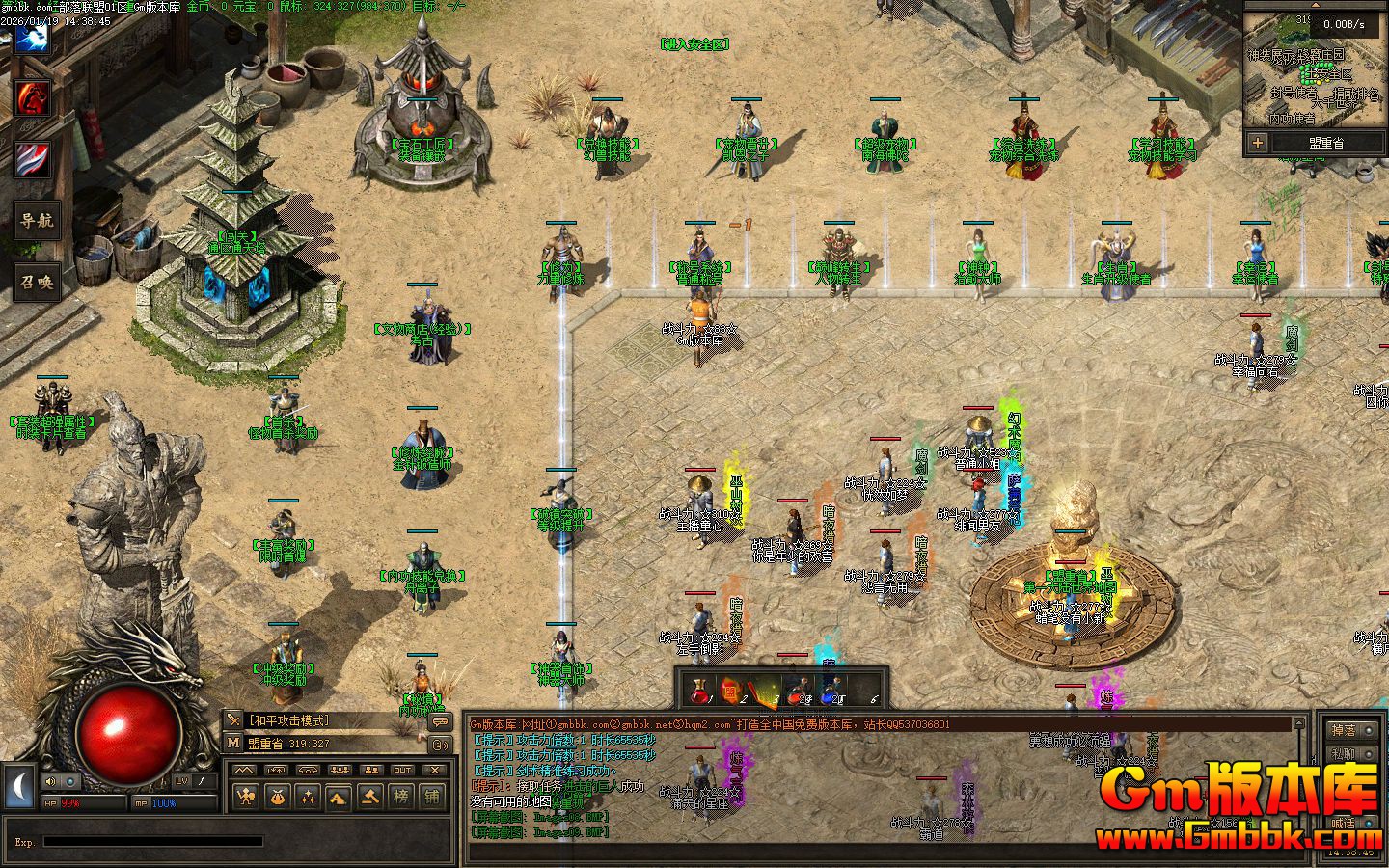Click the 召唤 summon button
Image resolution: width=1389 pixels, height=868 pixels.
[x=37, y=282]
